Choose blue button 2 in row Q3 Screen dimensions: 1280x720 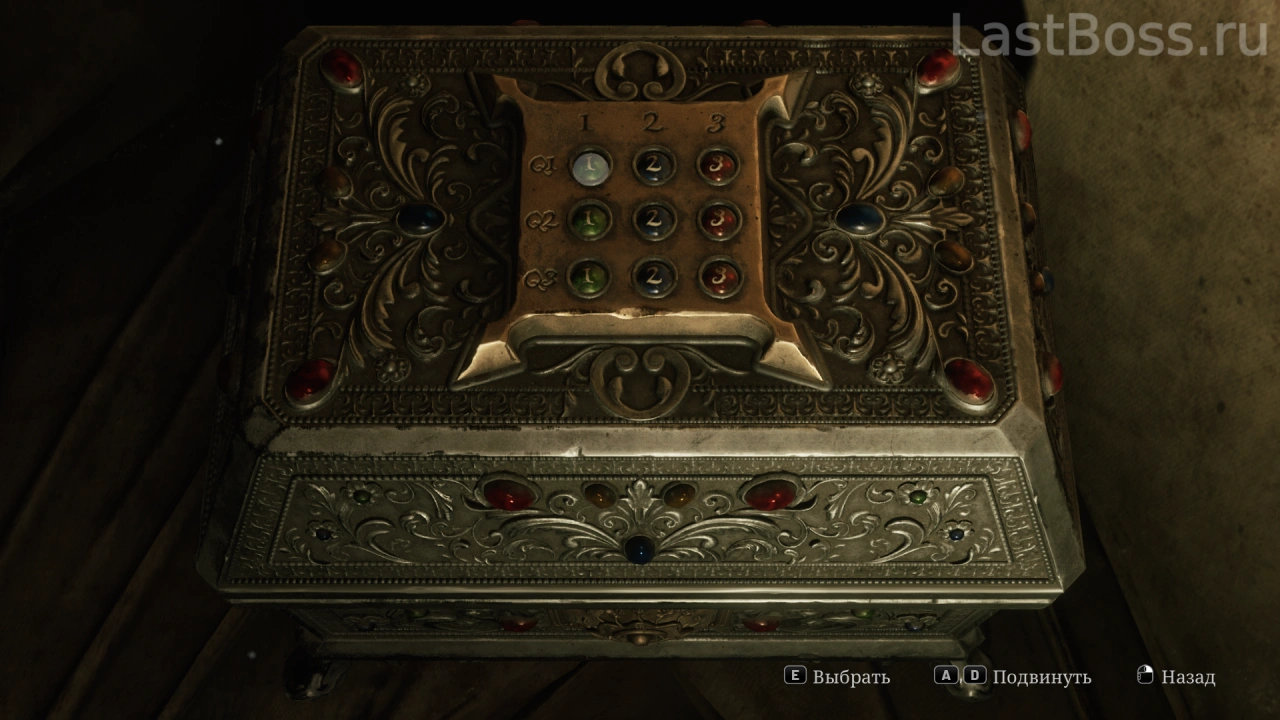pos(654,275)
